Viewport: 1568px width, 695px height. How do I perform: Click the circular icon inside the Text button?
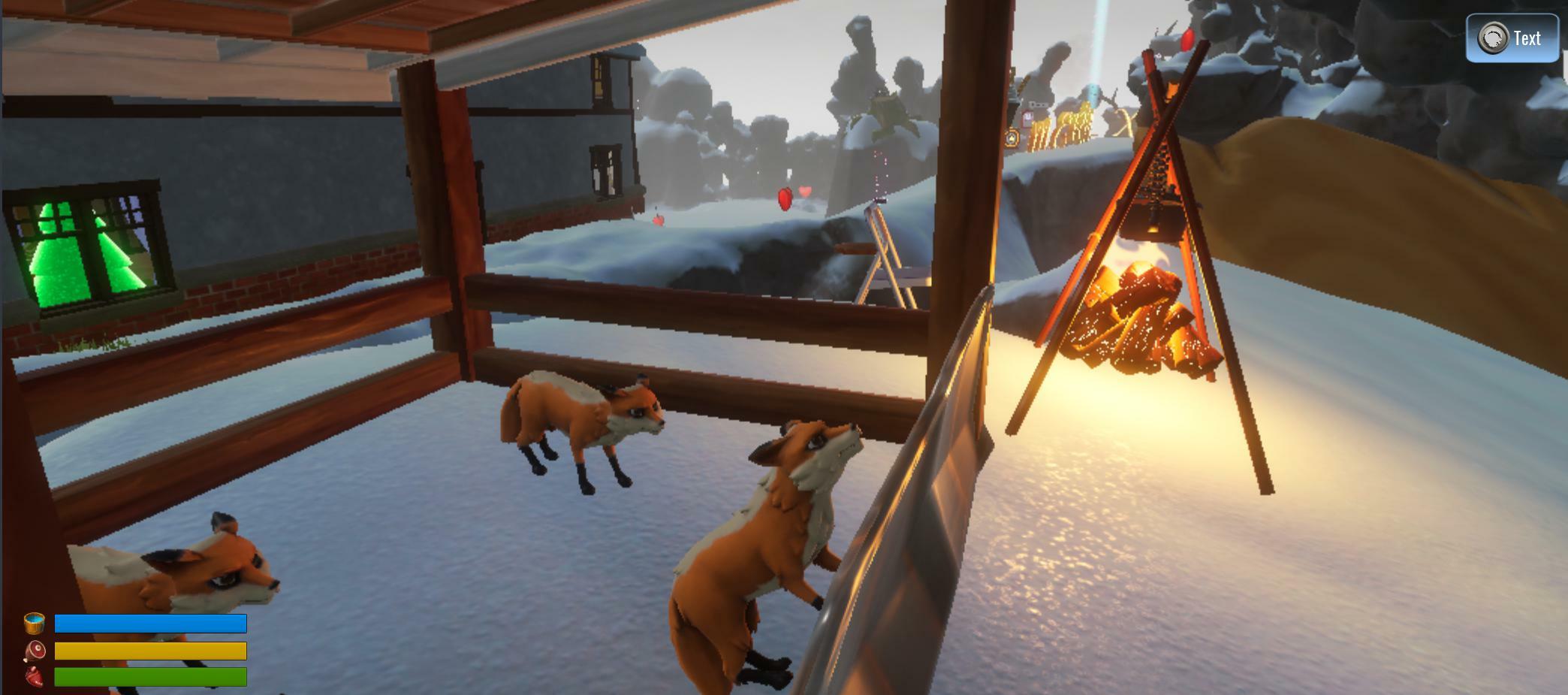click(1494, 37)
